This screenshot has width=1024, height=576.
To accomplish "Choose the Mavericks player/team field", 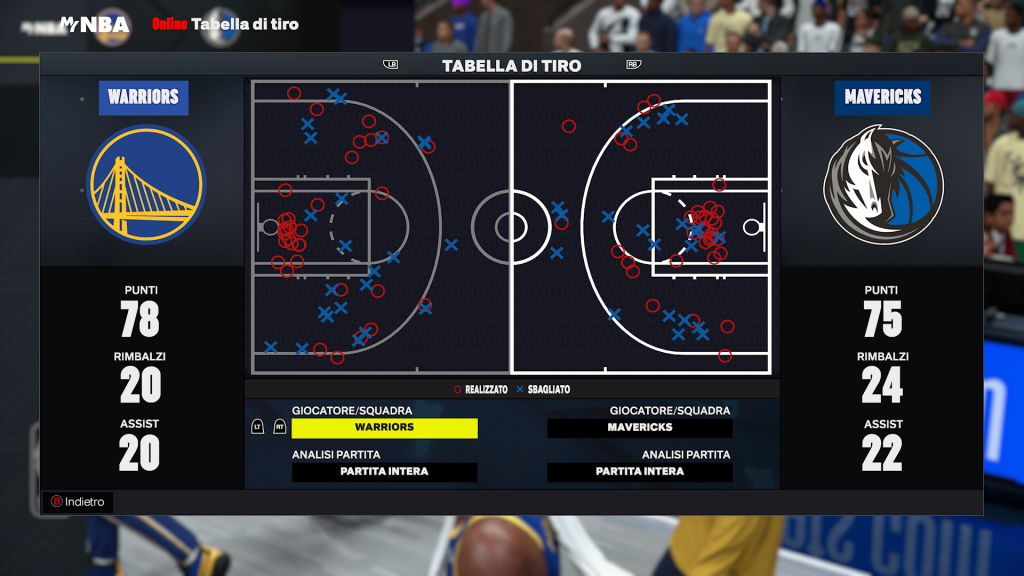I will [x=640, y=428].
